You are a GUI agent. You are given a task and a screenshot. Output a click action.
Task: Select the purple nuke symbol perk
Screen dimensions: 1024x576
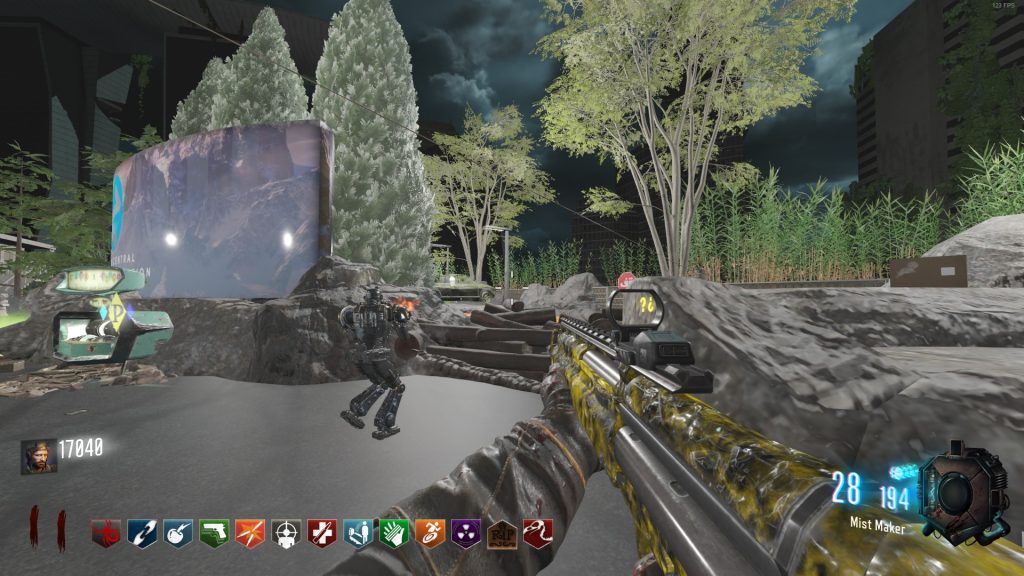click(x=466, y=533)
